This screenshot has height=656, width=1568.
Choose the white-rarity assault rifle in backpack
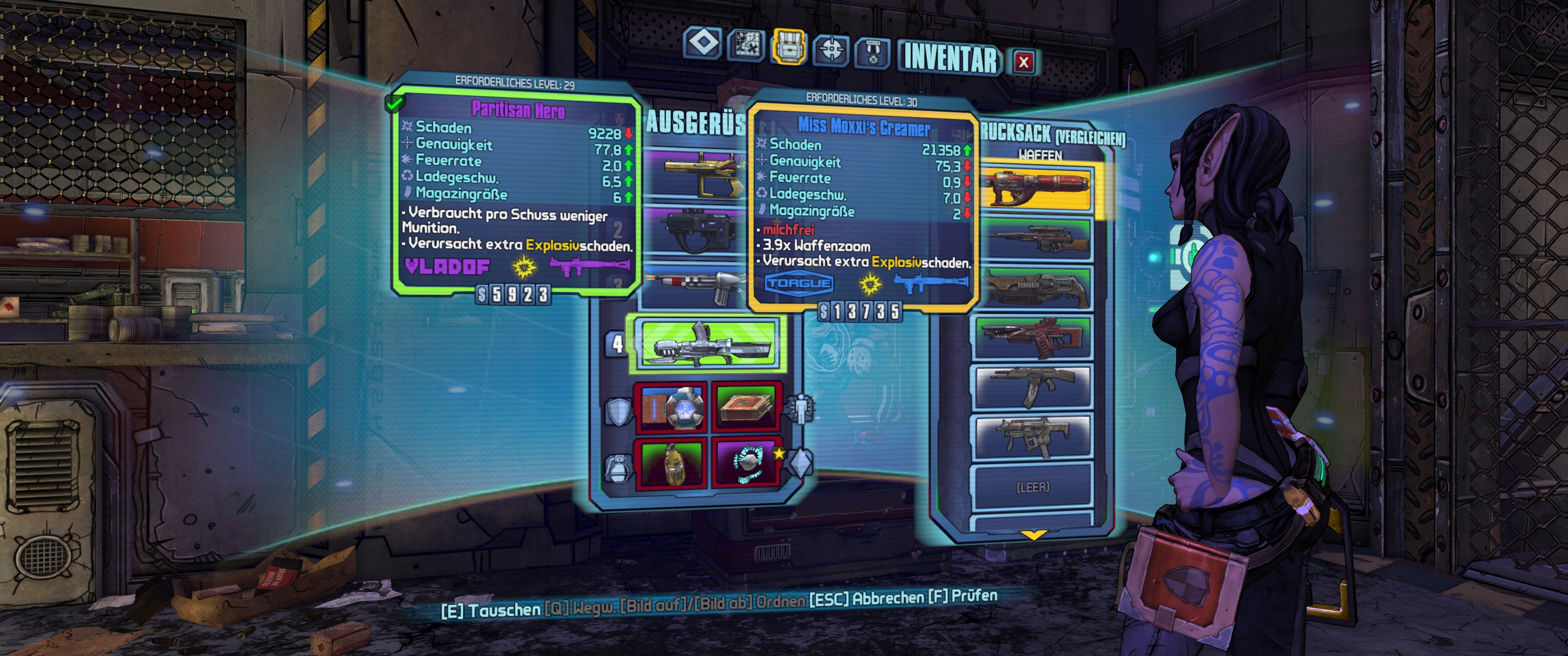1033,386
